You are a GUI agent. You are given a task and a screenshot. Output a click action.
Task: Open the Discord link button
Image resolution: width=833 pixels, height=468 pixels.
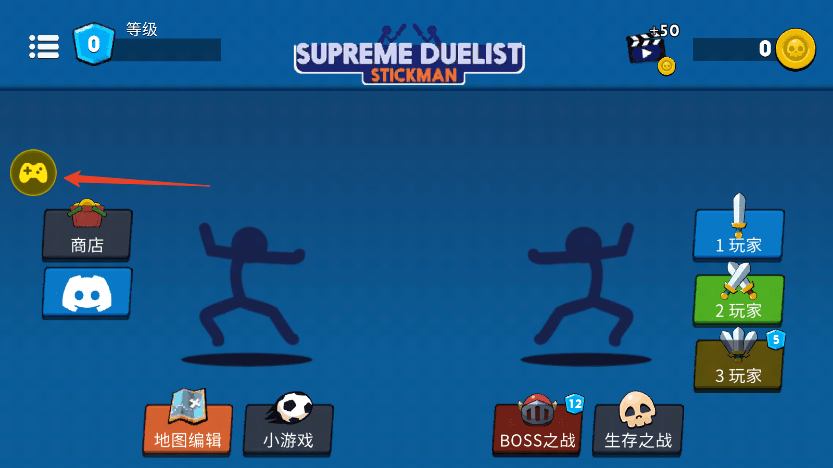(87, 292)
